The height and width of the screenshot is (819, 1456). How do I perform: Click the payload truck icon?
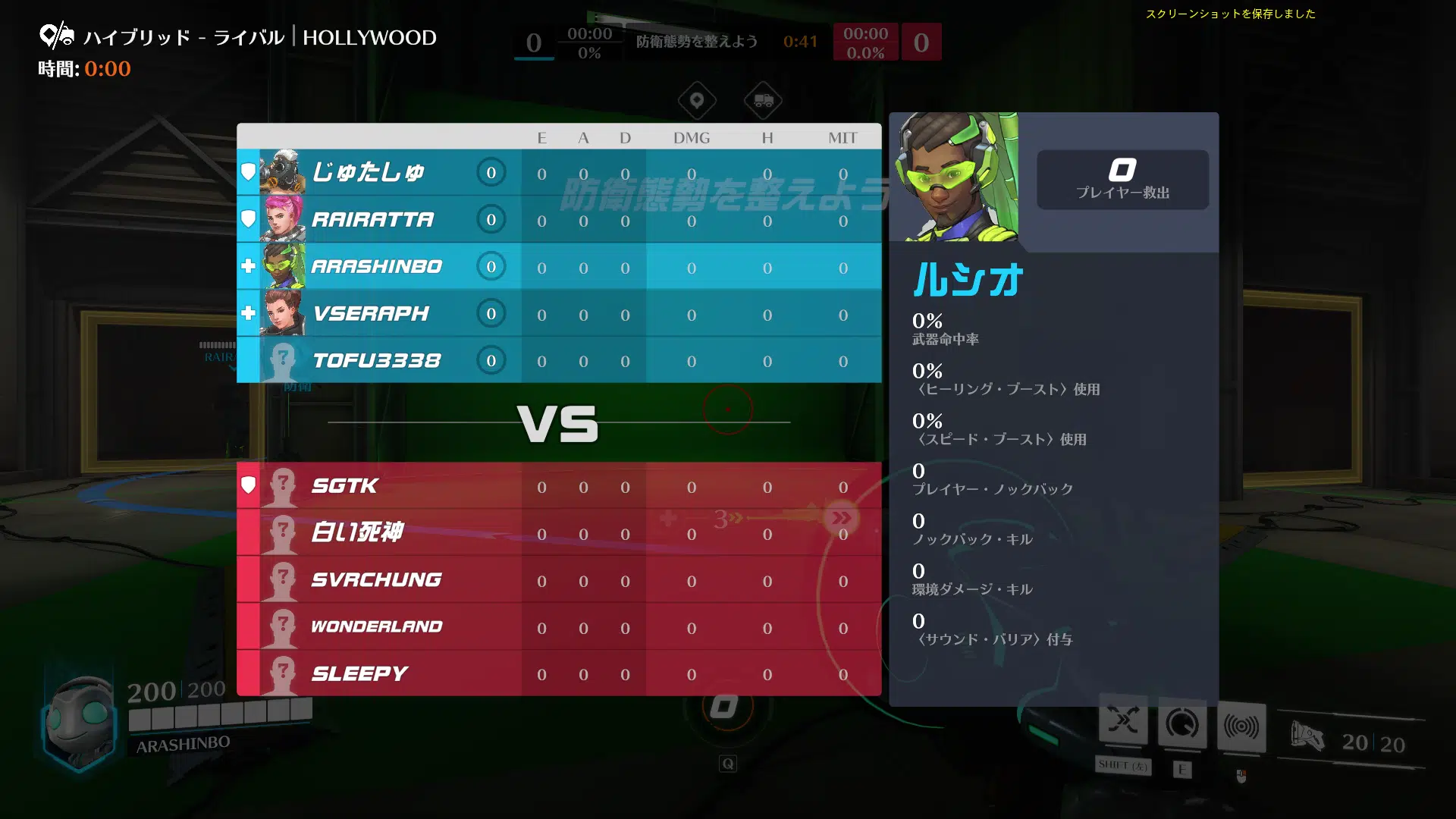[x=764, y=101]
